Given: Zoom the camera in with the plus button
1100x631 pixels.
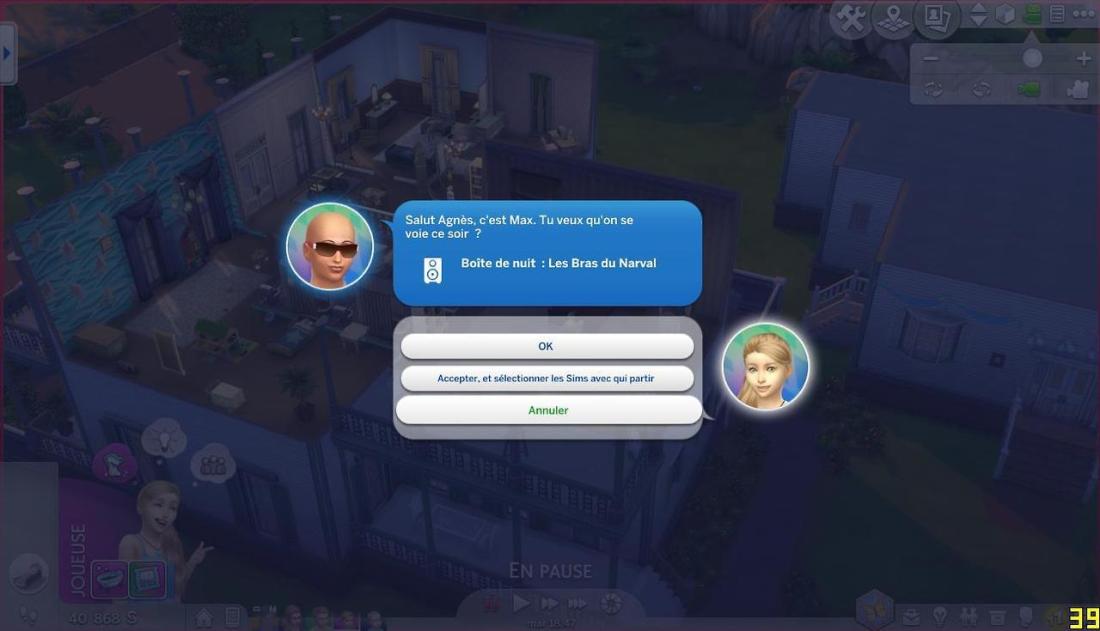Looking at the screenshot, I should [x=1083, y=59].
